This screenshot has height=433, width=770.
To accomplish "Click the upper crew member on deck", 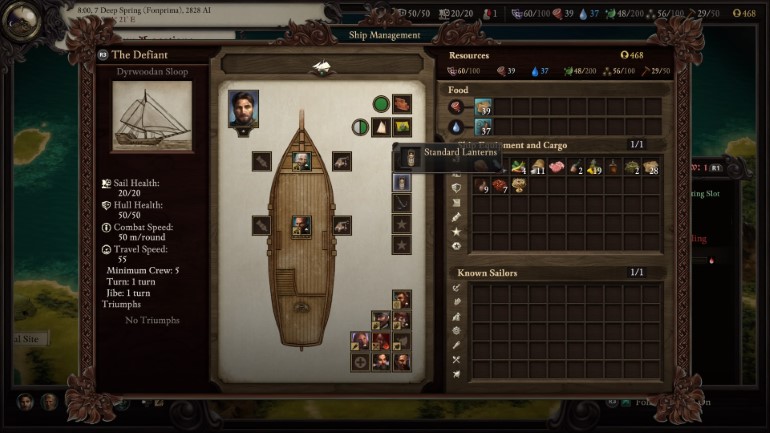I will point(300,160).
